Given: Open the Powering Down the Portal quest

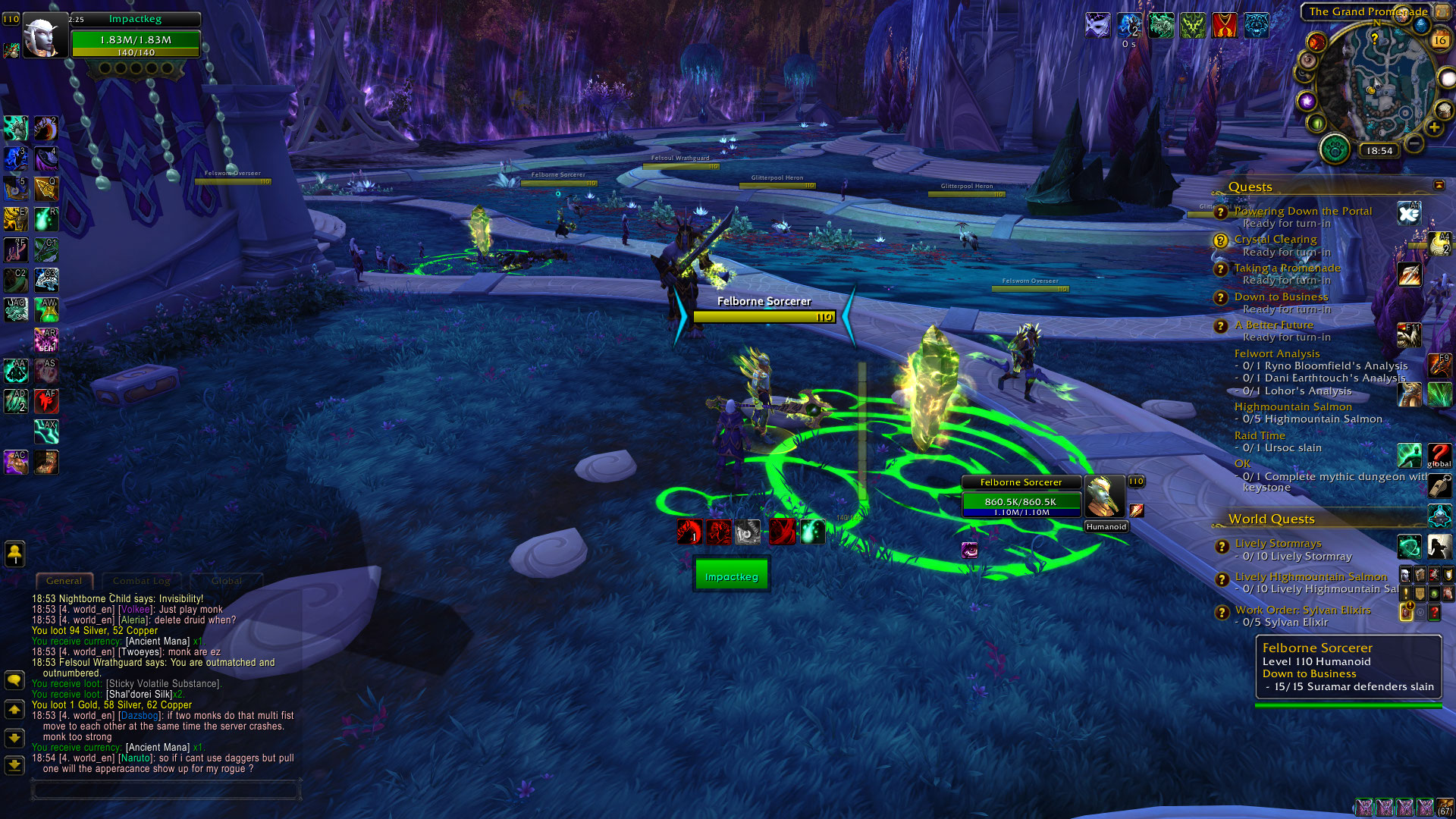Looking at the screenshot, I should [1303, 212].
